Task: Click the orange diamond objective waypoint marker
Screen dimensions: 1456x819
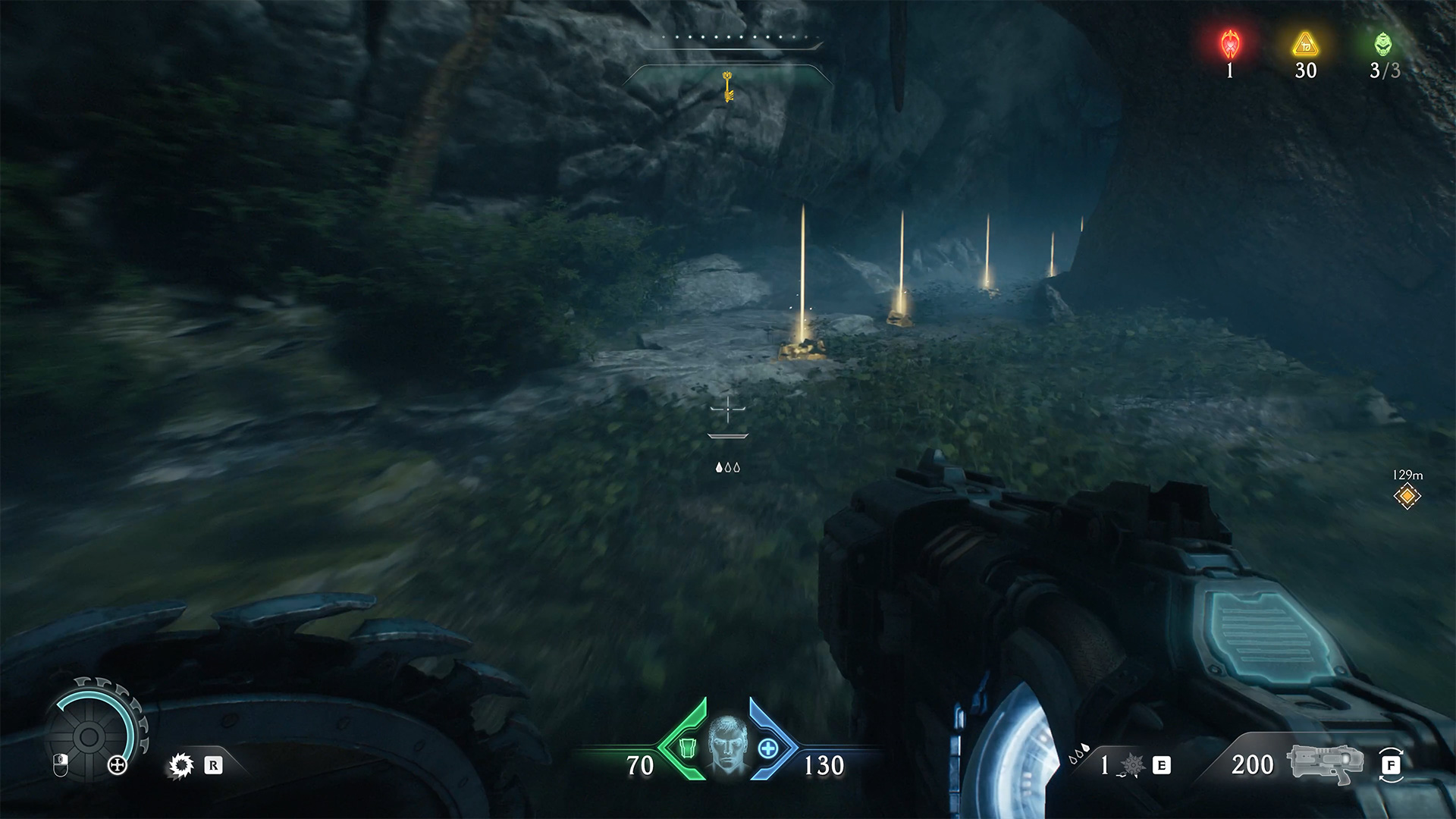Action: (x=1407, y=496)
